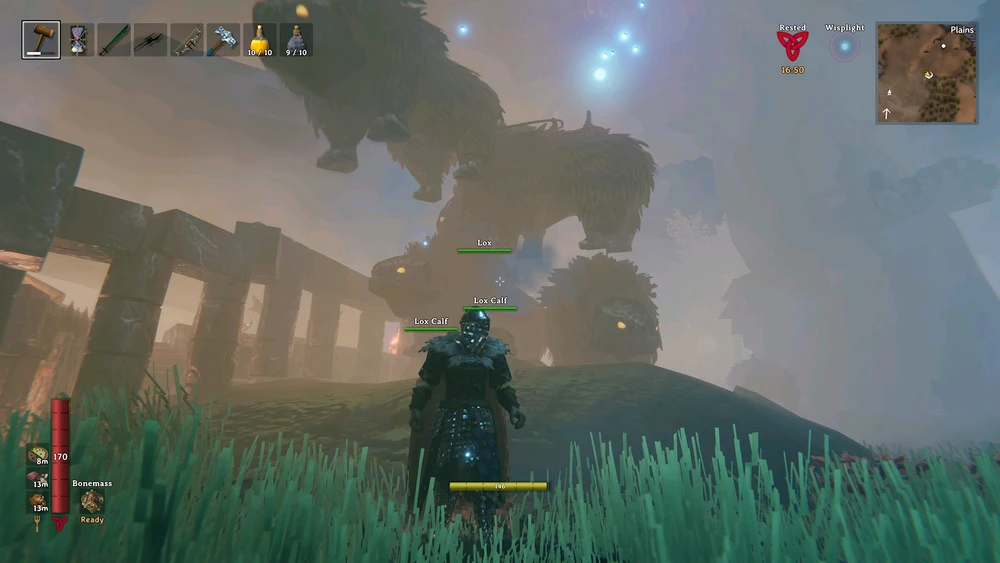
Task: Equip the bow from the hotbar
Action: (x=187, y=39)
